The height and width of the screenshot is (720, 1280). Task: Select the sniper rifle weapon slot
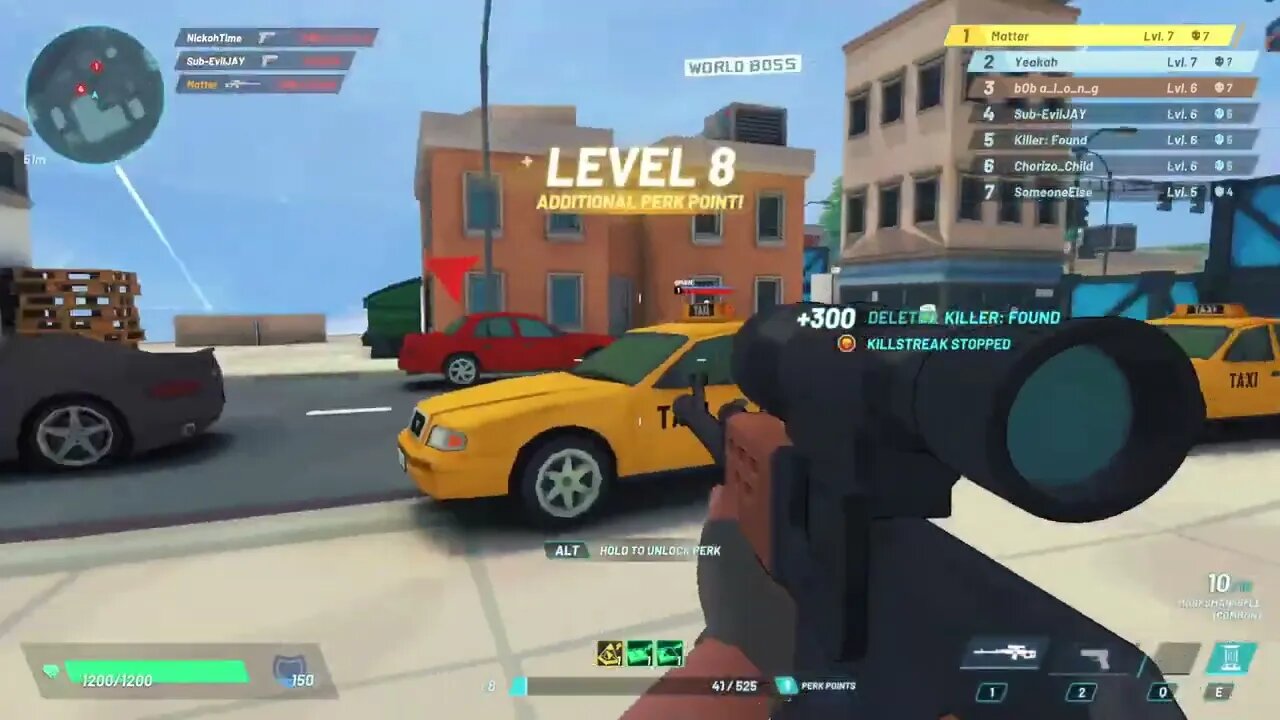[1006, 654]
